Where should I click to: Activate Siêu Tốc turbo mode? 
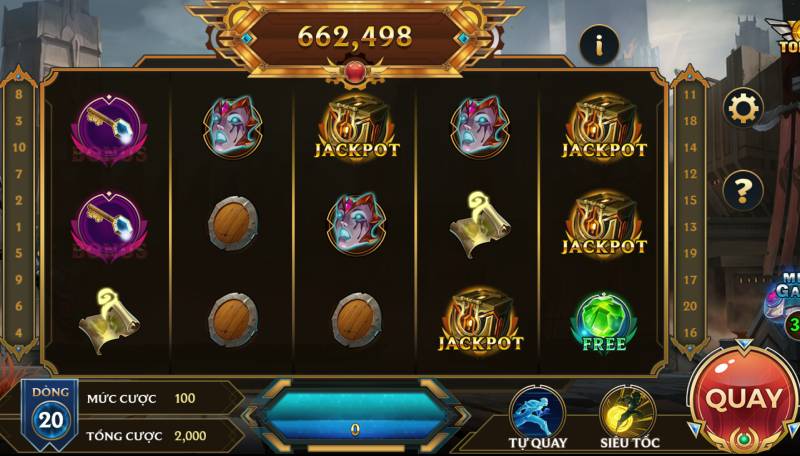tap(627, 412)
